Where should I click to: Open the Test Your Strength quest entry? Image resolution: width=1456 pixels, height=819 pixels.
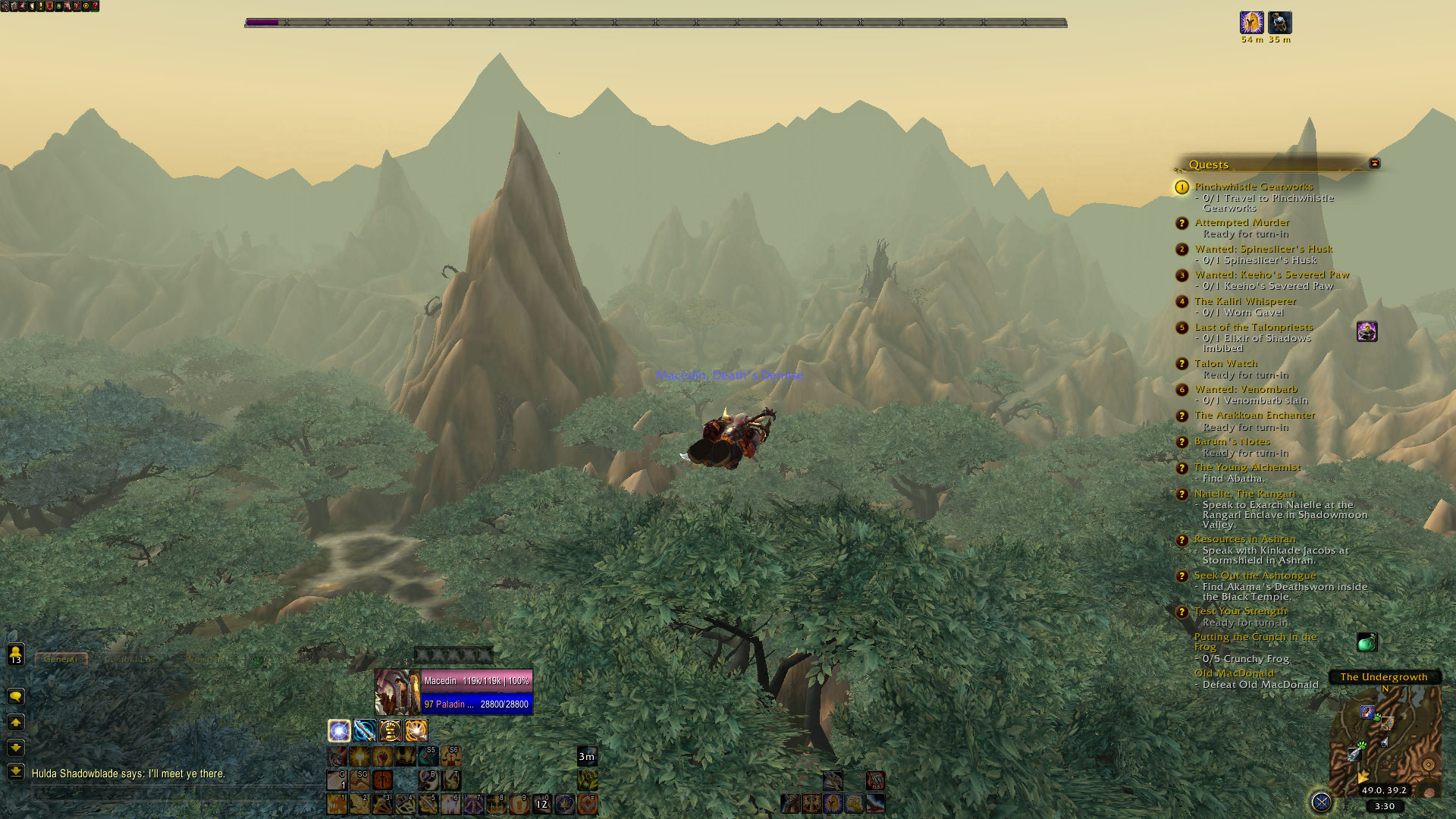pyautogui.click(x=1240, y=611)
